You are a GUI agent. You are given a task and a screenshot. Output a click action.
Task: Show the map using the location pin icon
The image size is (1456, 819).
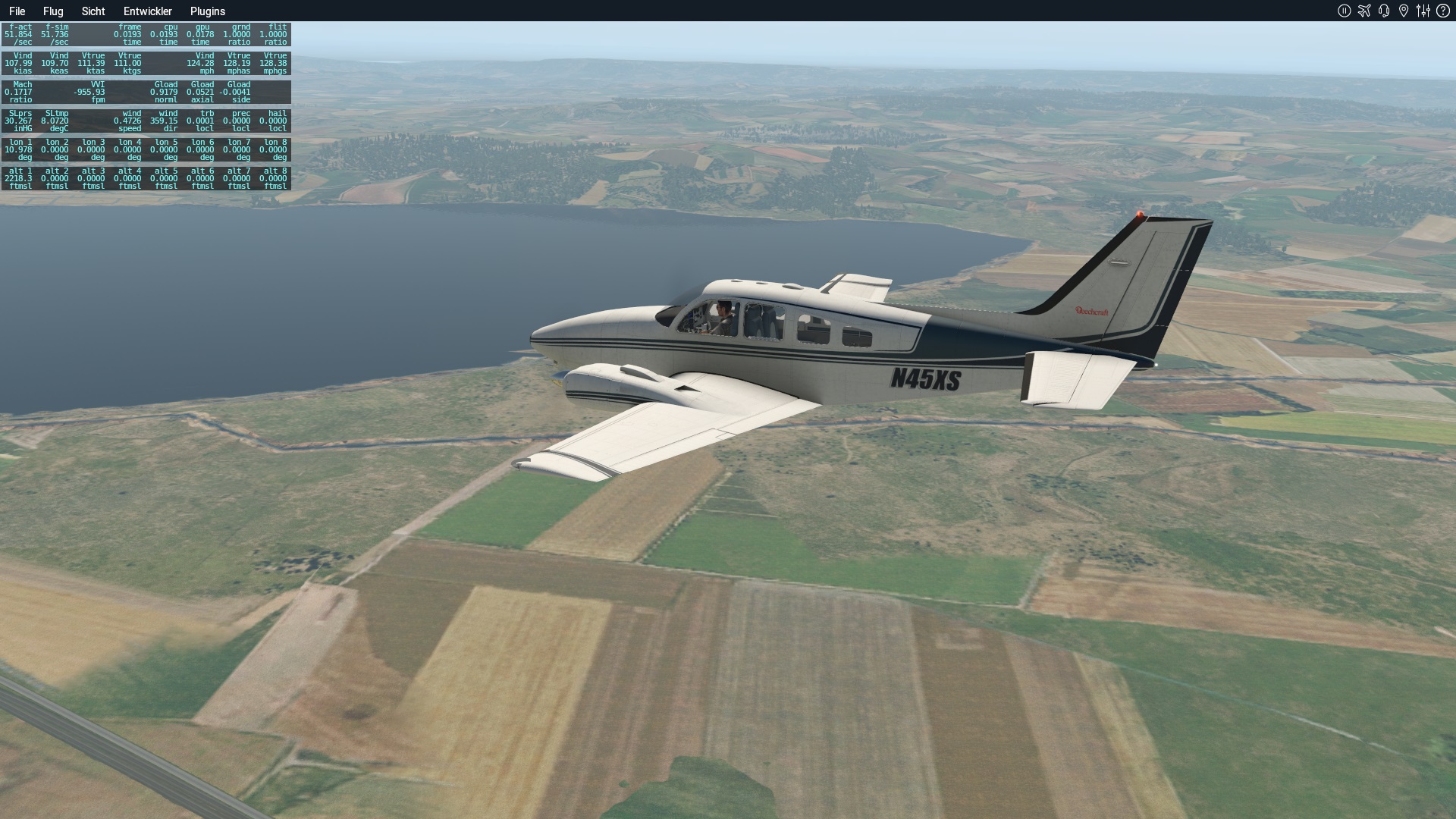coord(1404,11)
